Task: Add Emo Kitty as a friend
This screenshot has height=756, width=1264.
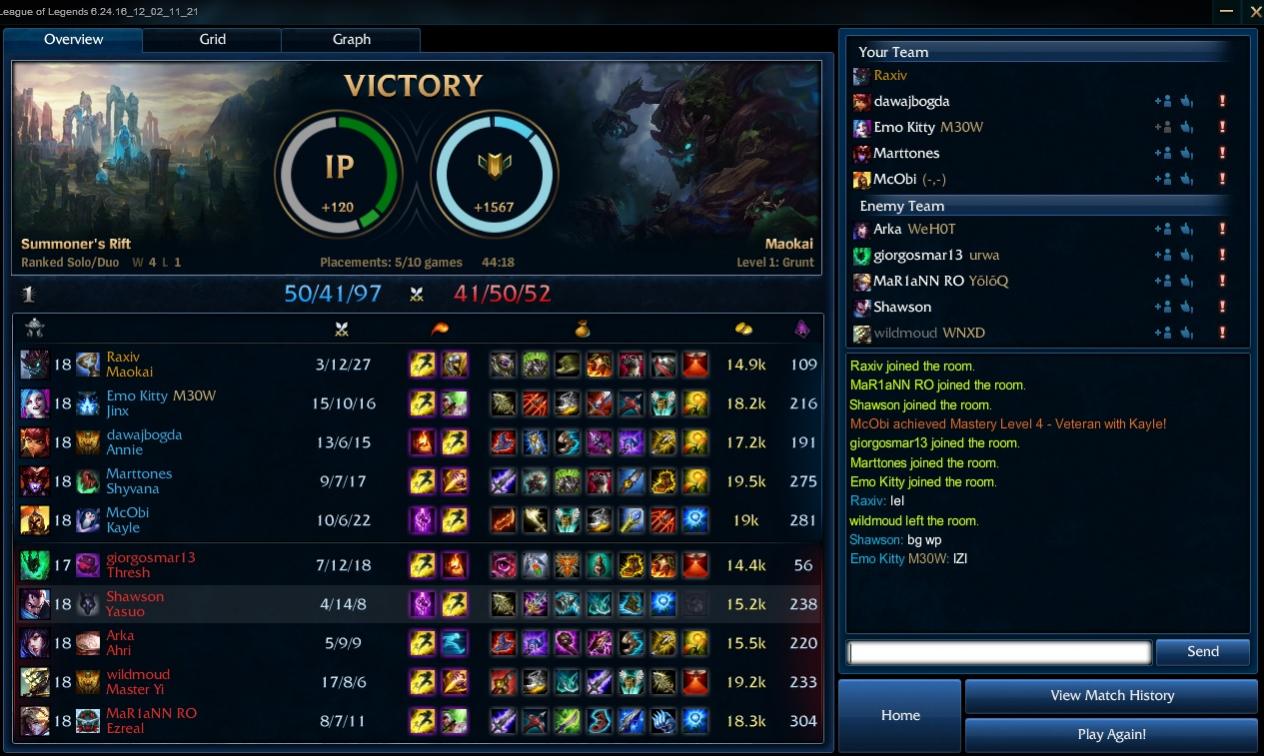Action: click(x=1162, y=127)
